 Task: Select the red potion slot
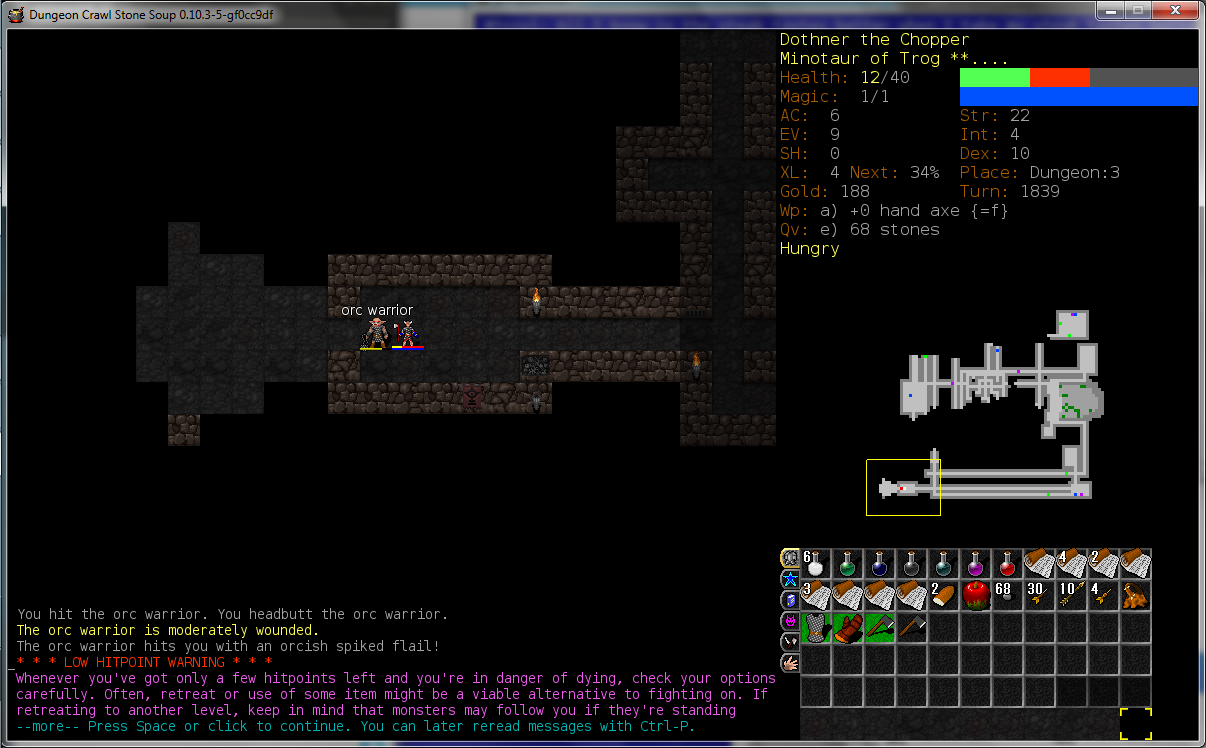click(x=1008, y=564)
